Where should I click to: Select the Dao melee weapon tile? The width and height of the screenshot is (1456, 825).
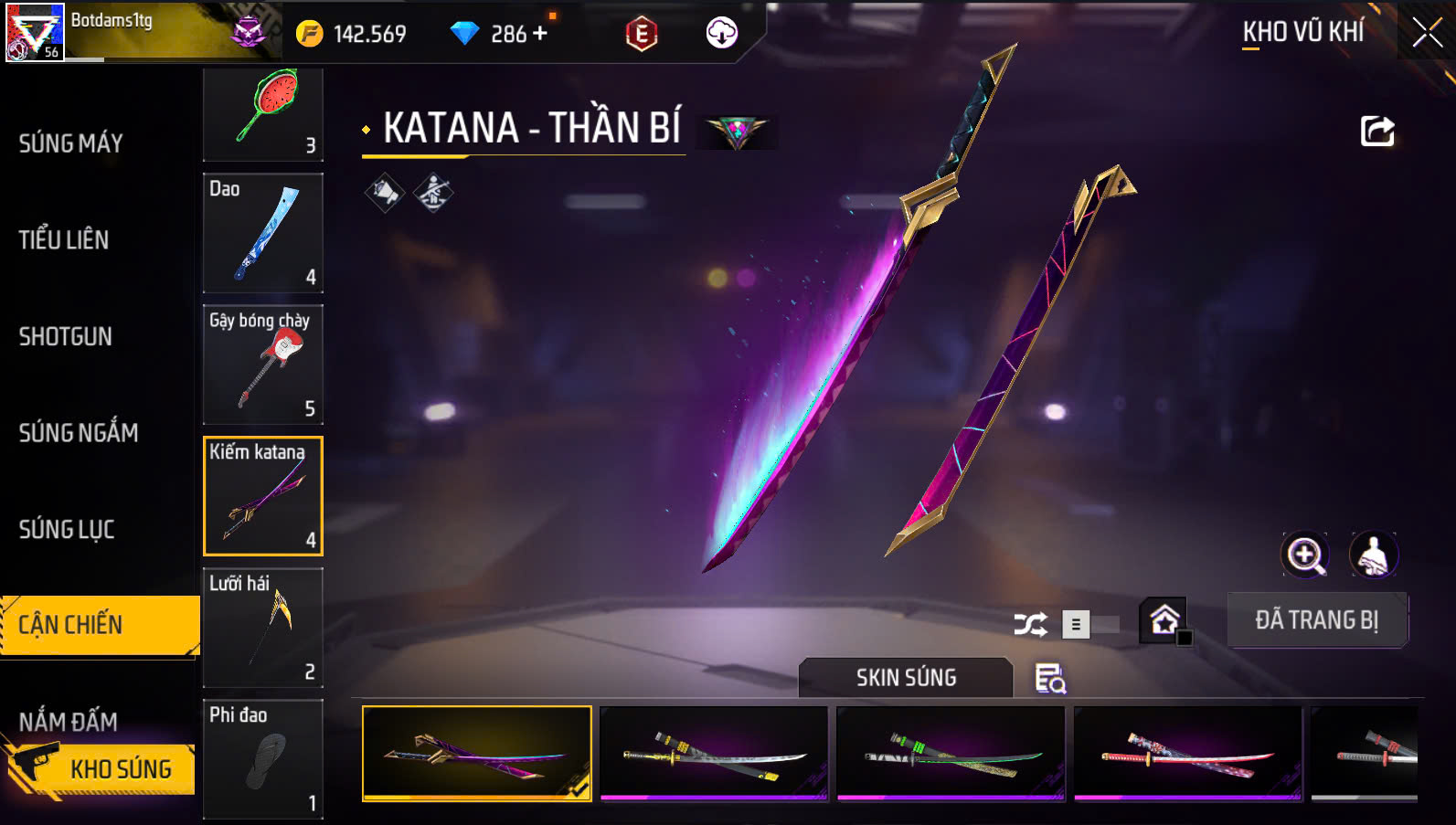point(263,233)
